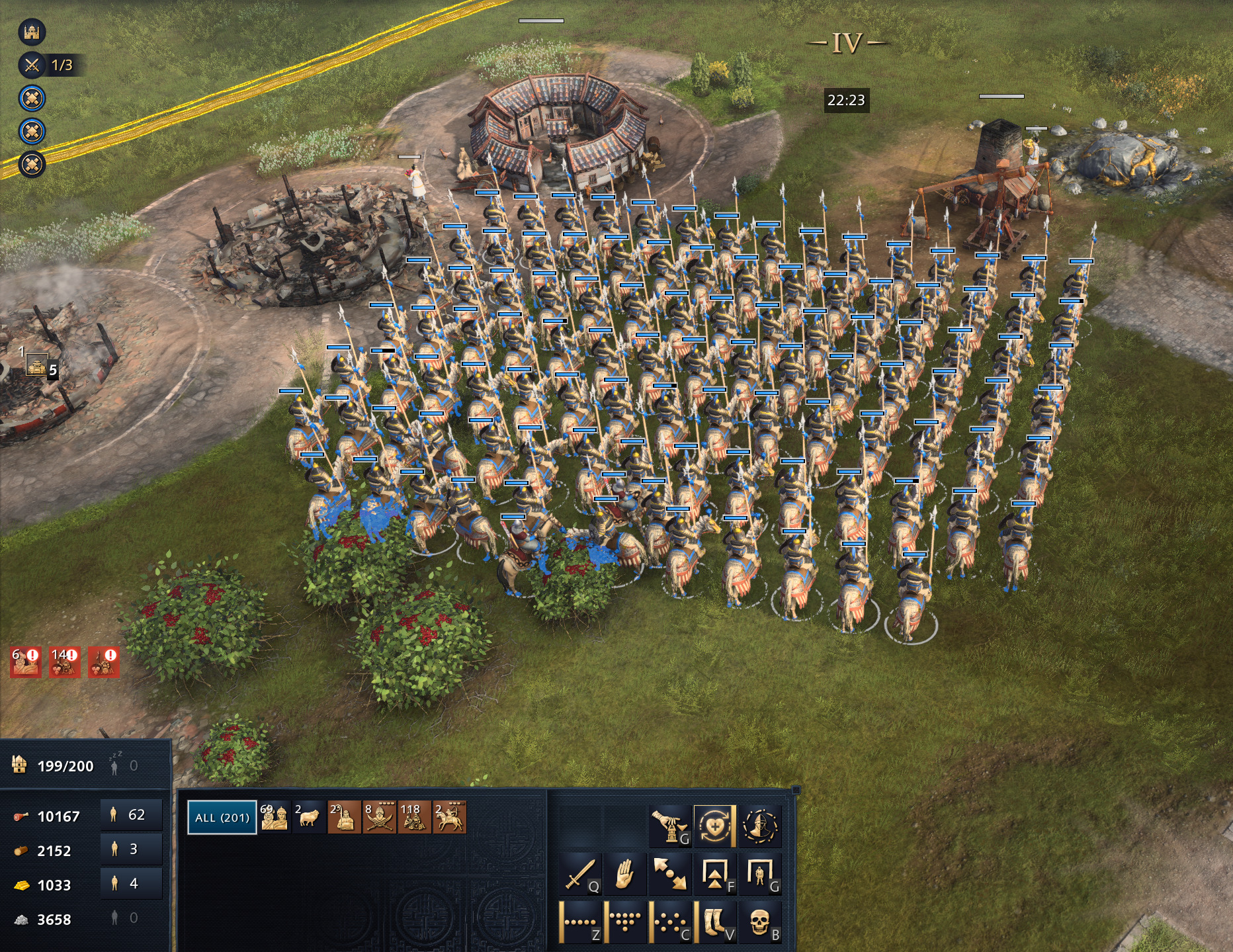Image resolution: width=1233 pixels, height=952 pixels.
Task: Click the skull delete-unit button
Action: [760, 920]
